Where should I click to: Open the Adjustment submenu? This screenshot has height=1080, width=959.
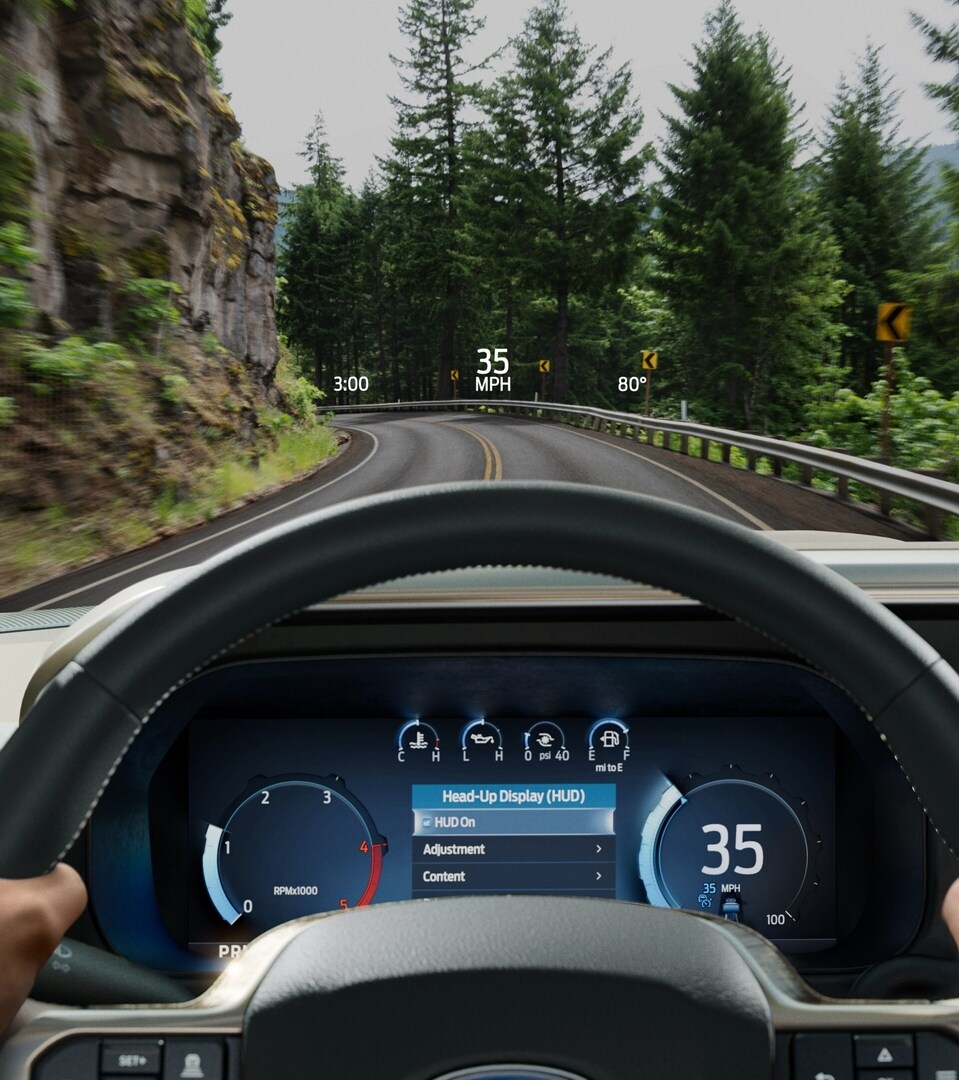pyautogui.click(x=513, y=849)
